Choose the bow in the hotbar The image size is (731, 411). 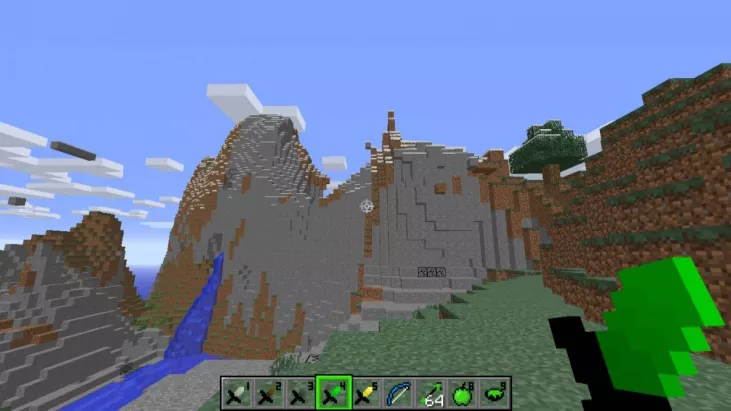(398, 393)
